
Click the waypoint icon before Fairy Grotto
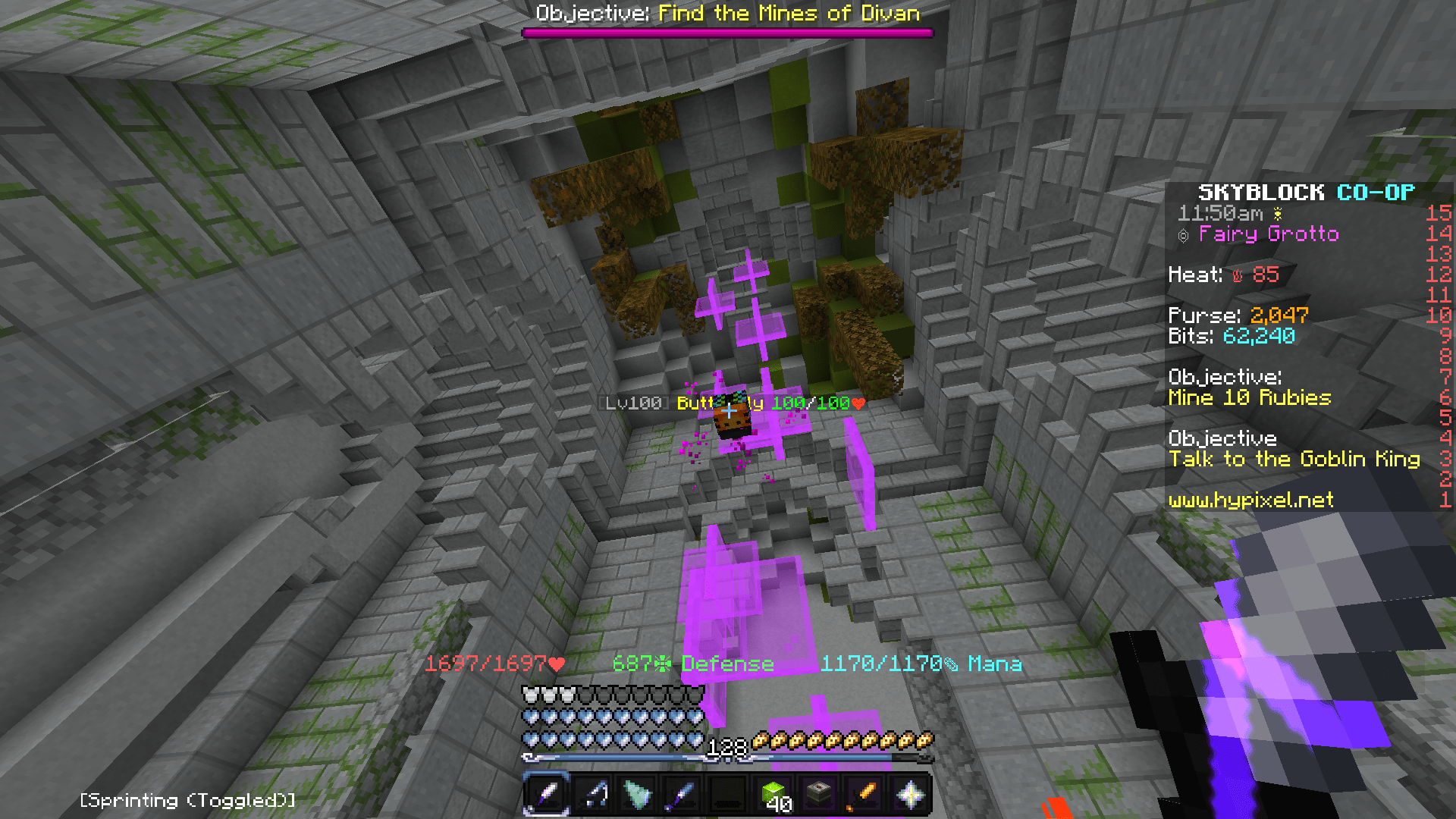click(1183, 234)
